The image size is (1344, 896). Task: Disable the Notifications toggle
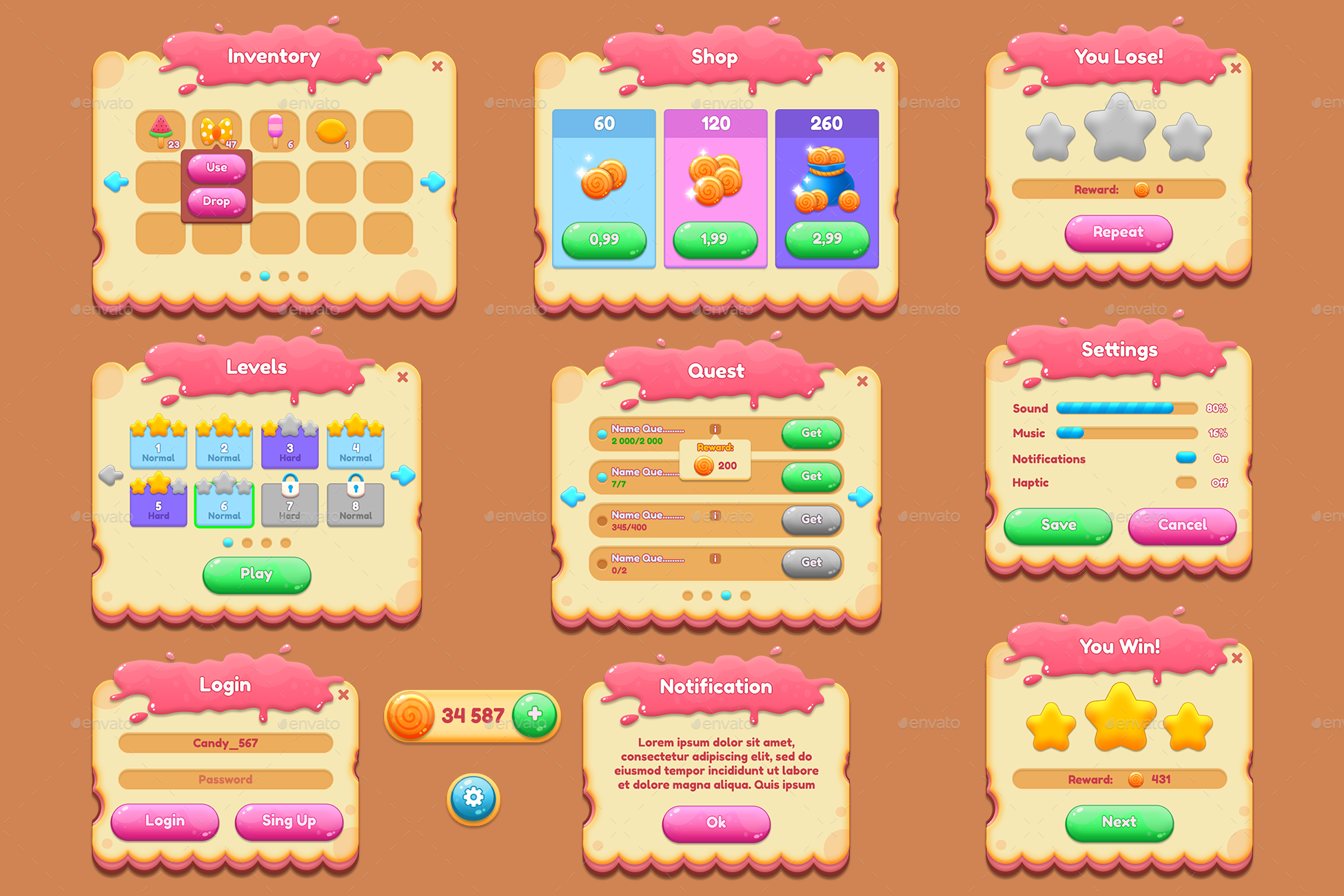1188,457
